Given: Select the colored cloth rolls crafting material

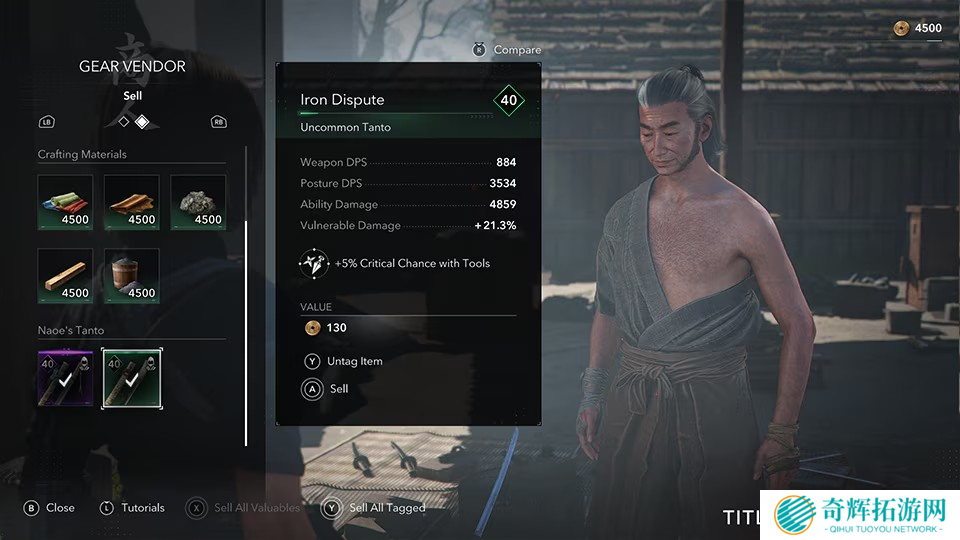Looking at the screenshot, I should pyautogui.click(x=65, y=202).
